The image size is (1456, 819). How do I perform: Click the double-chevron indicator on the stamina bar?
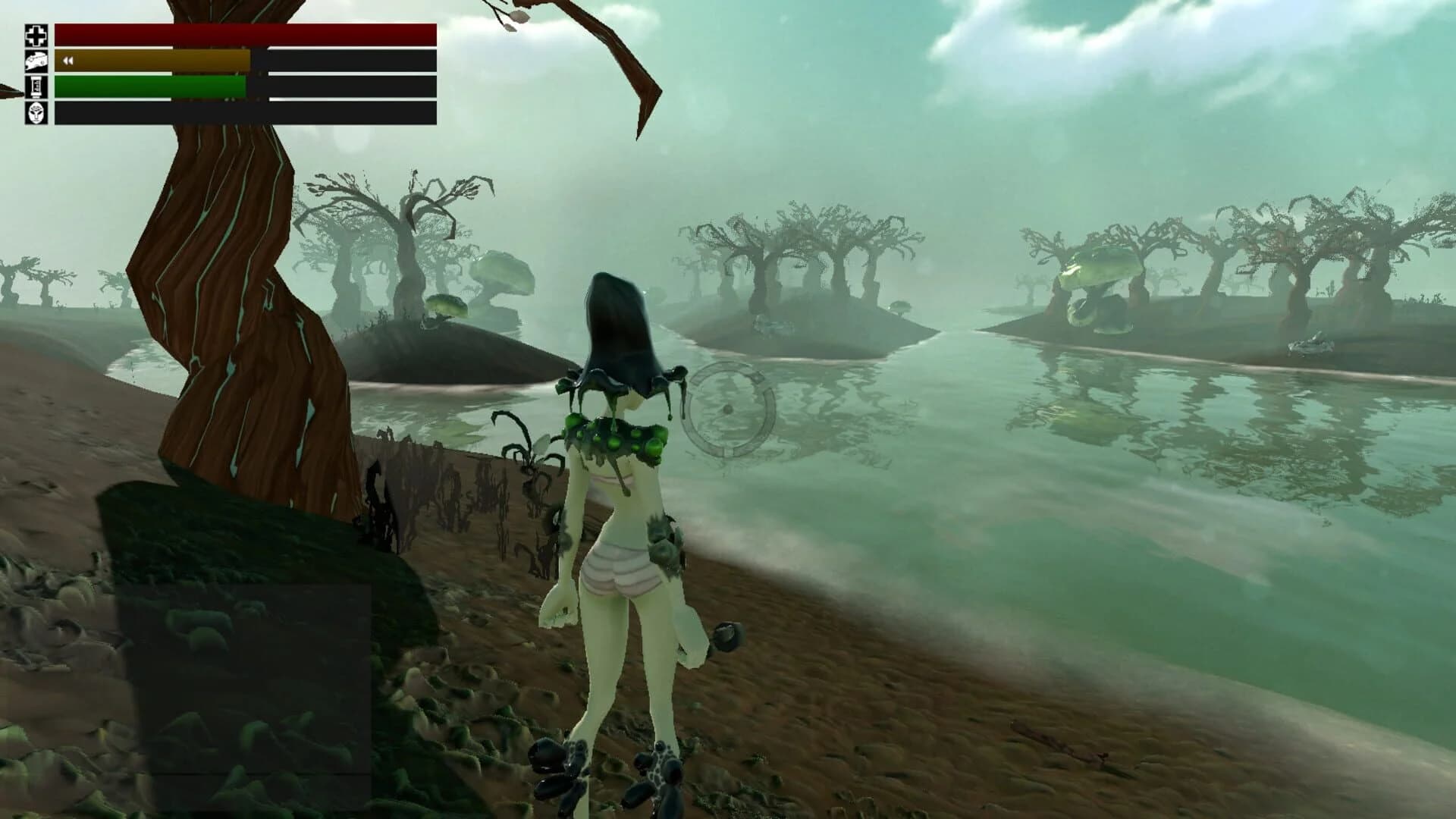[x=67, y=60]
